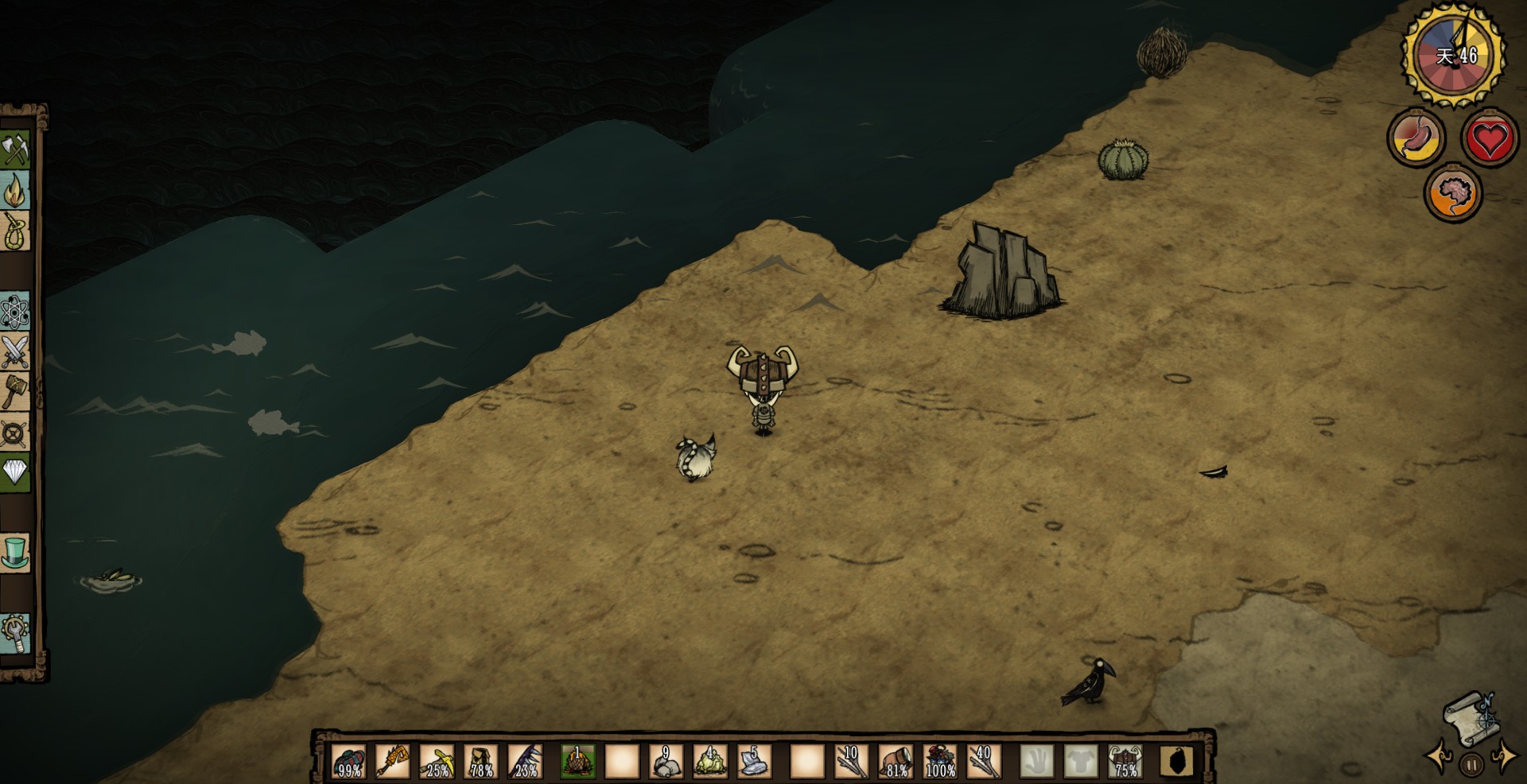Open the Science atom crafting tab
Viewport: 1527px width, 784px height.
pyautogui.click(x=15, y=310)
